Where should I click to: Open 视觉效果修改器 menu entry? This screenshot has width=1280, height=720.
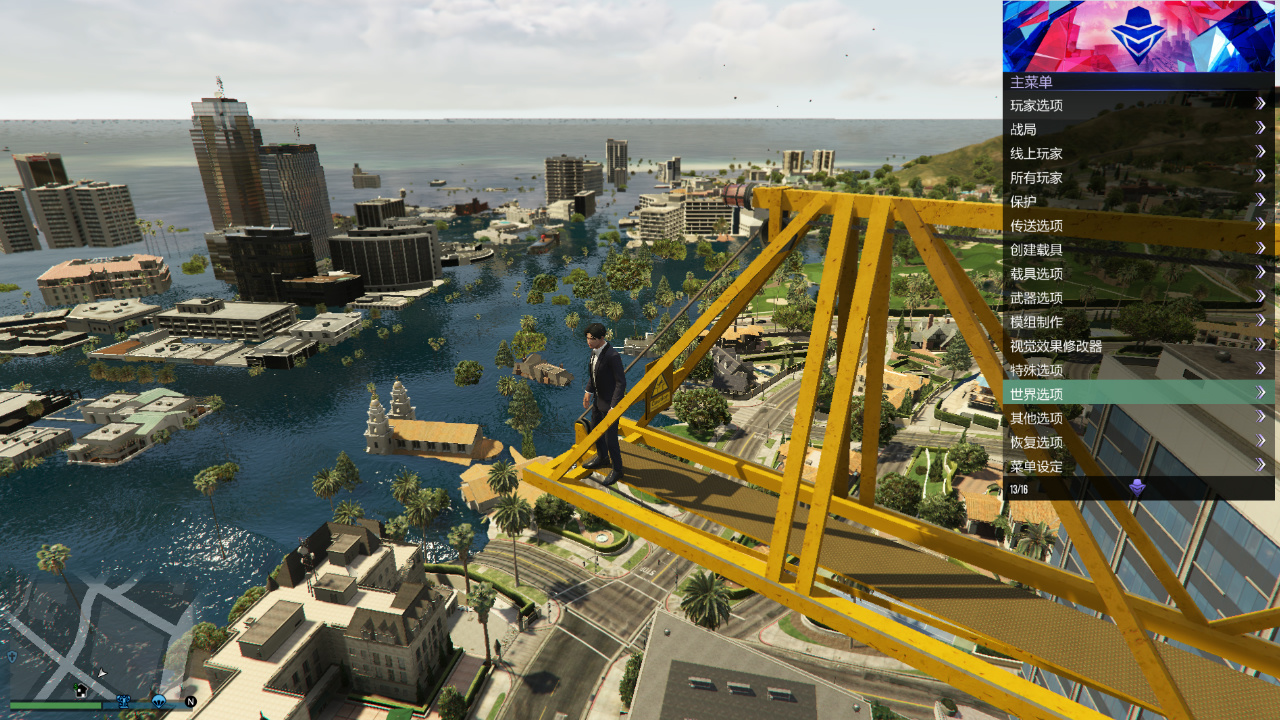(1138, 346)
